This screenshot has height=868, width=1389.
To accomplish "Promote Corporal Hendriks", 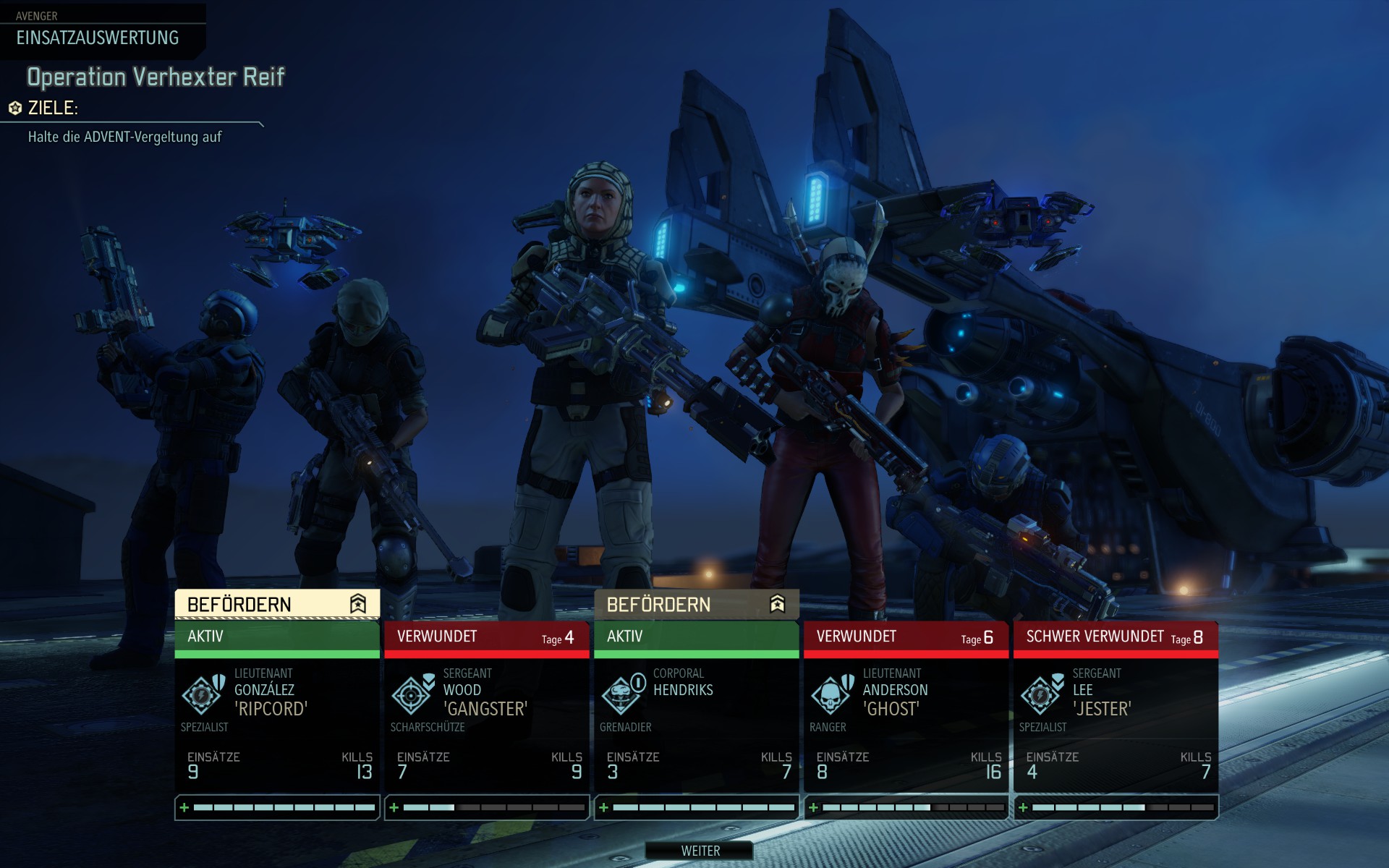I will tap(696, 604).
